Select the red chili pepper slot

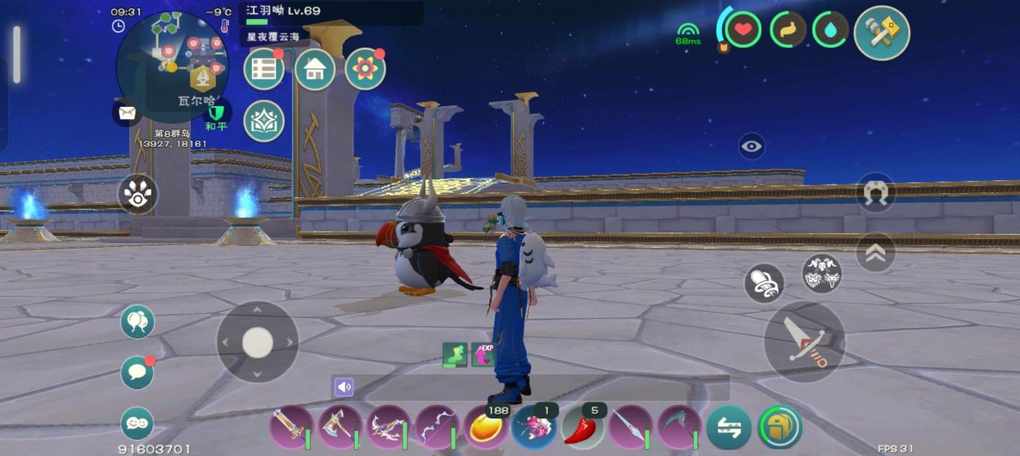coord(583,427)
